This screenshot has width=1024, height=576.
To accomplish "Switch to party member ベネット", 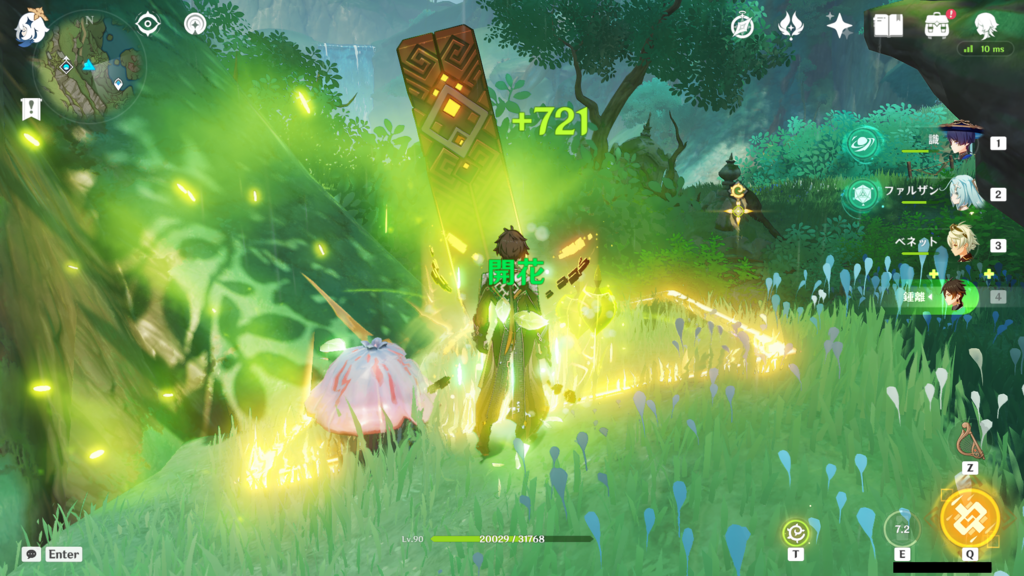I will [961, 245].
